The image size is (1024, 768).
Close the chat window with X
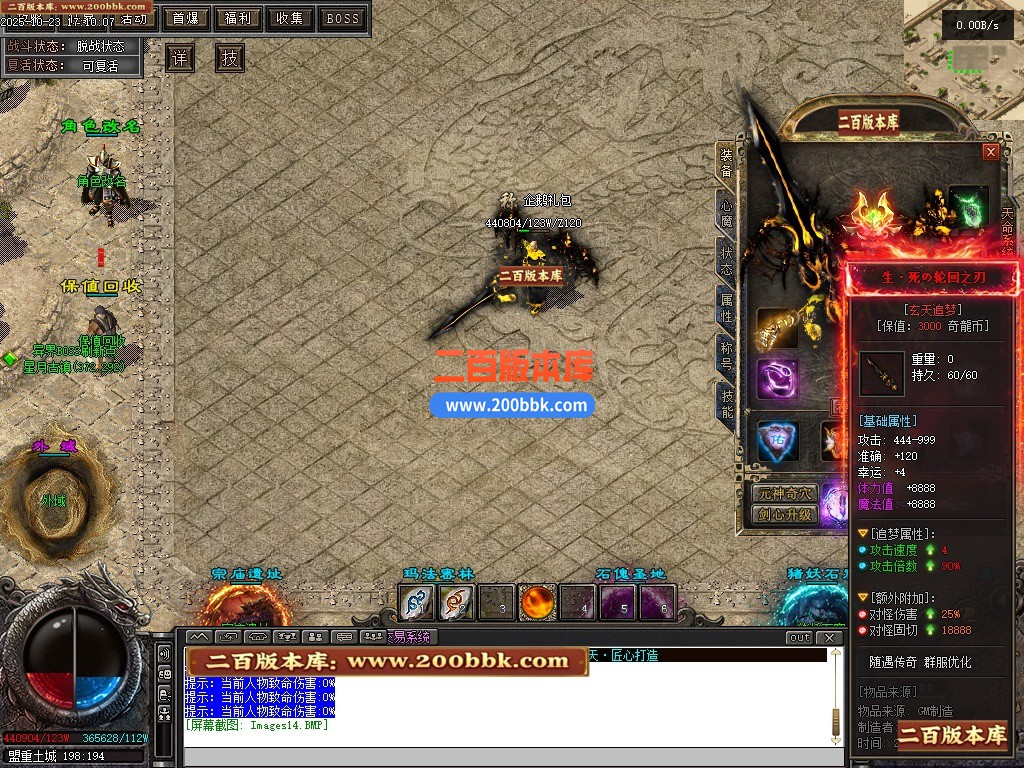[x=829, y=637]
